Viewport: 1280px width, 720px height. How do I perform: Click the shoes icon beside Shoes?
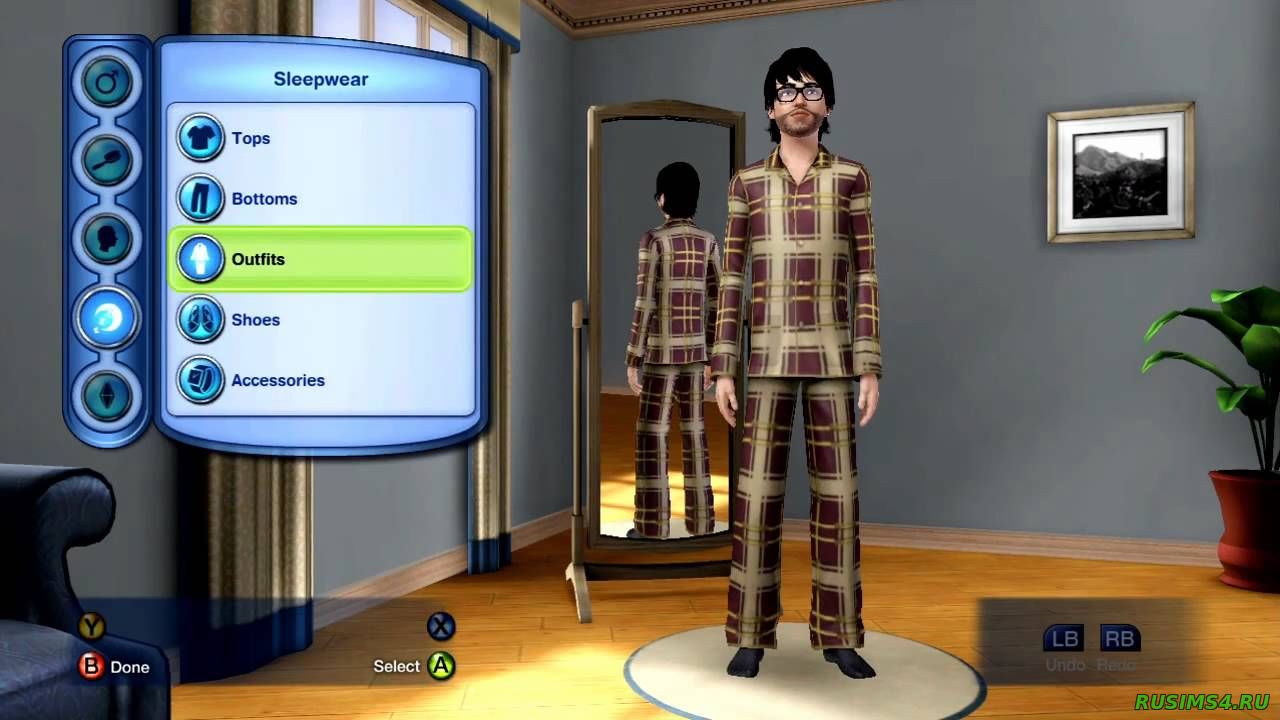pyautogui.click(x=201, y=319)
